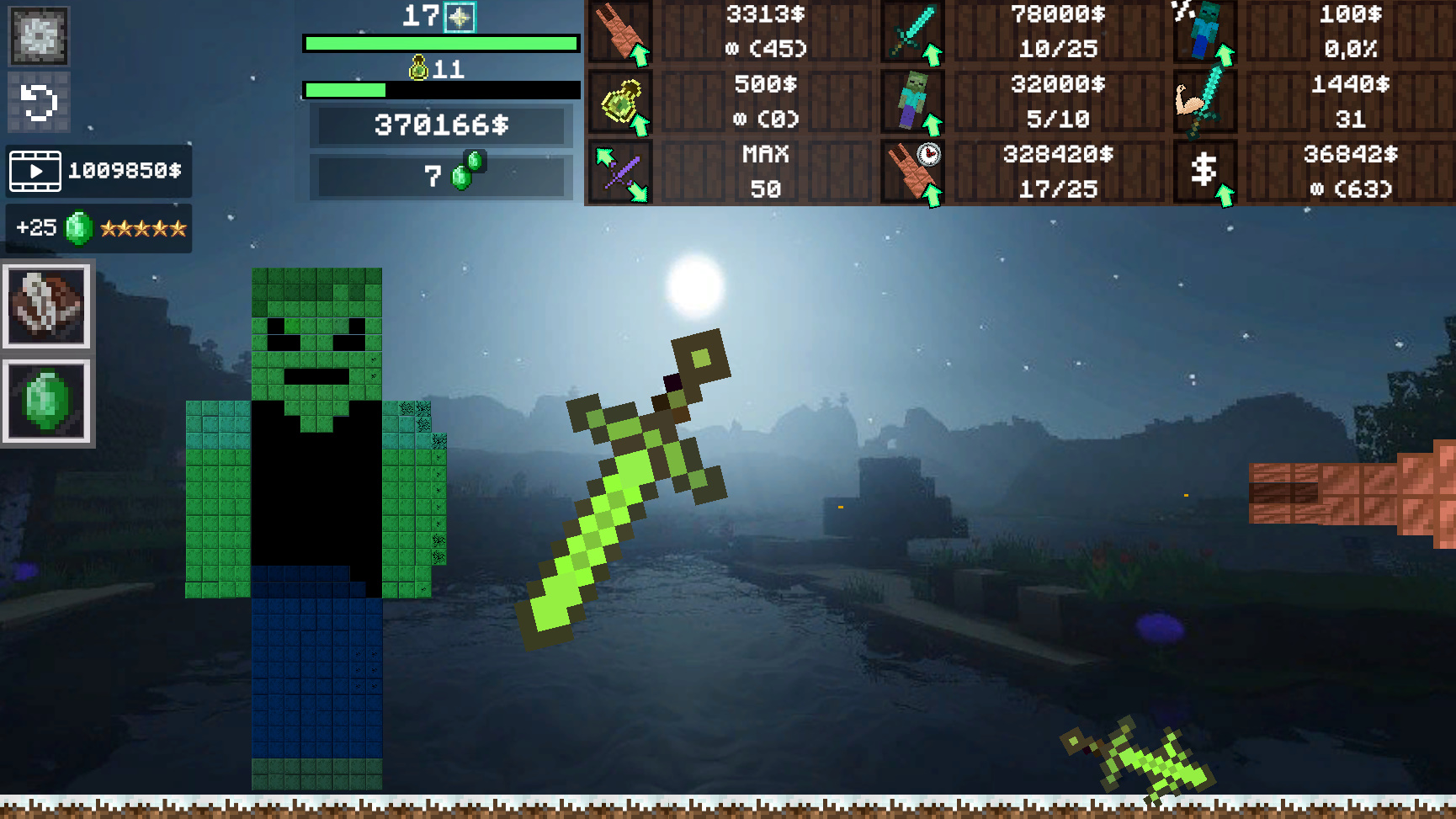Rate five stars for +25 emeralds
1456x819 pixels.
pyautogui.click(x=98, y=227)
